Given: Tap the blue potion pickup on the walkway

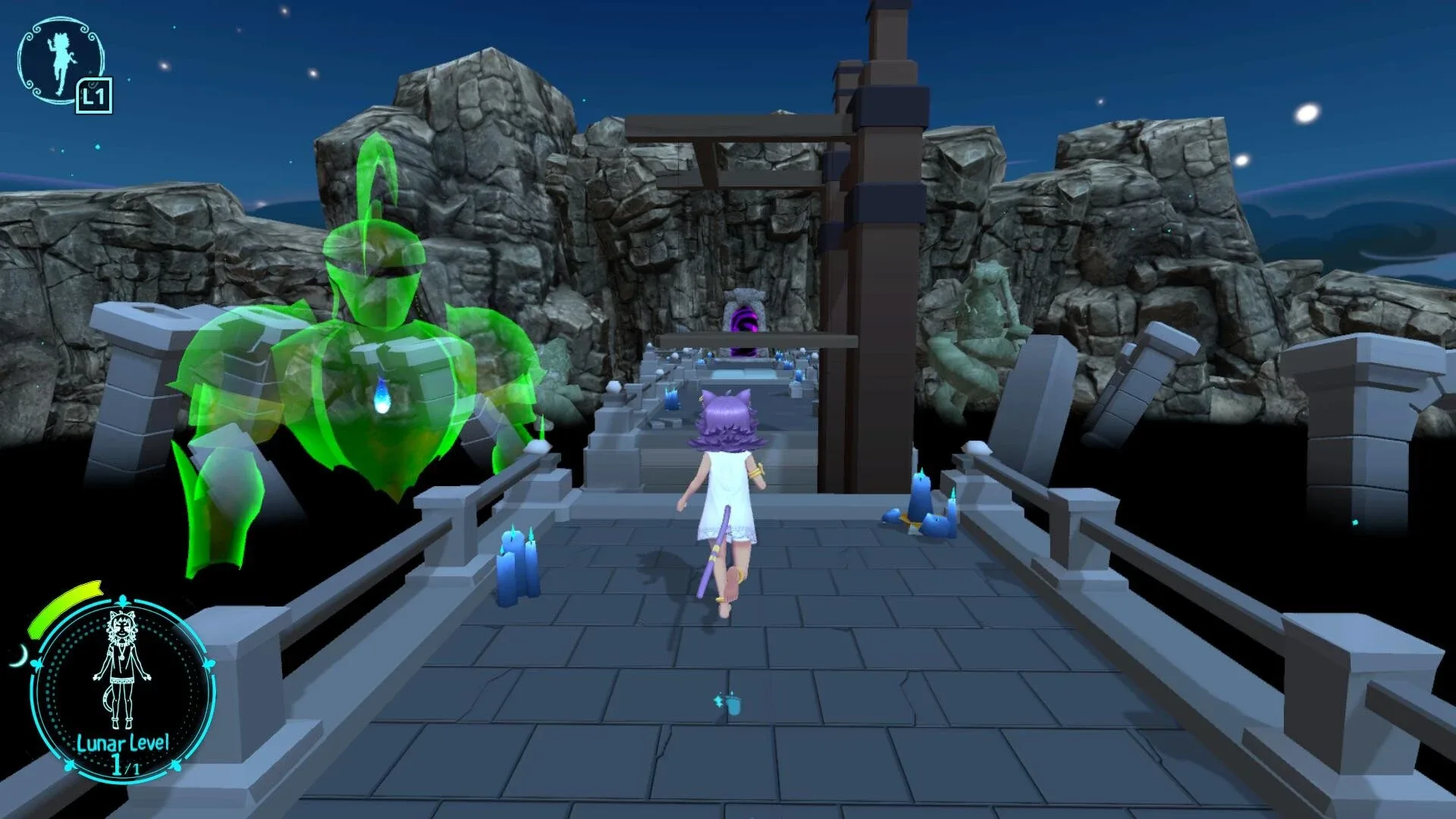Looking at the screenshot, I should (x=734, y=707).
